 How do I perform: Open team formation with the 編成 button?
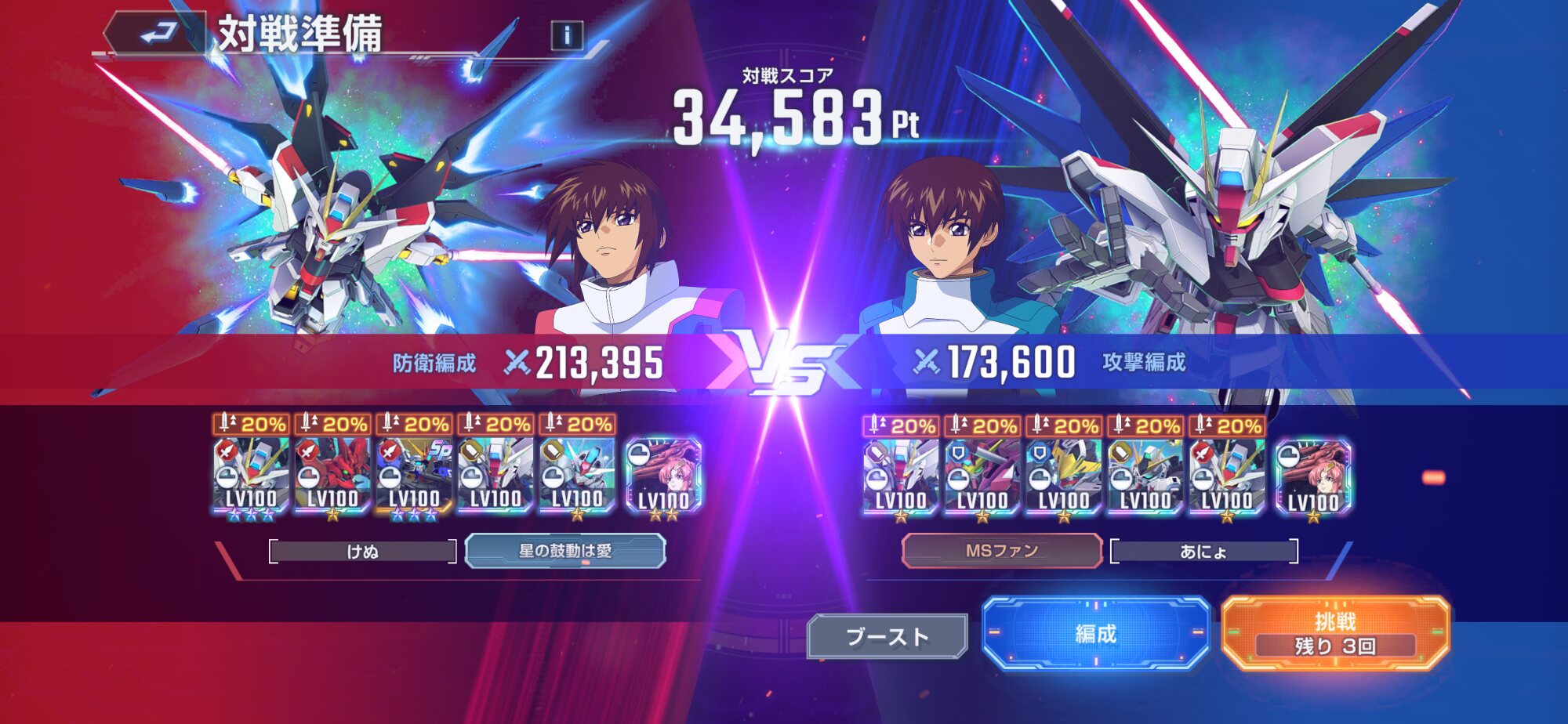1095,633
